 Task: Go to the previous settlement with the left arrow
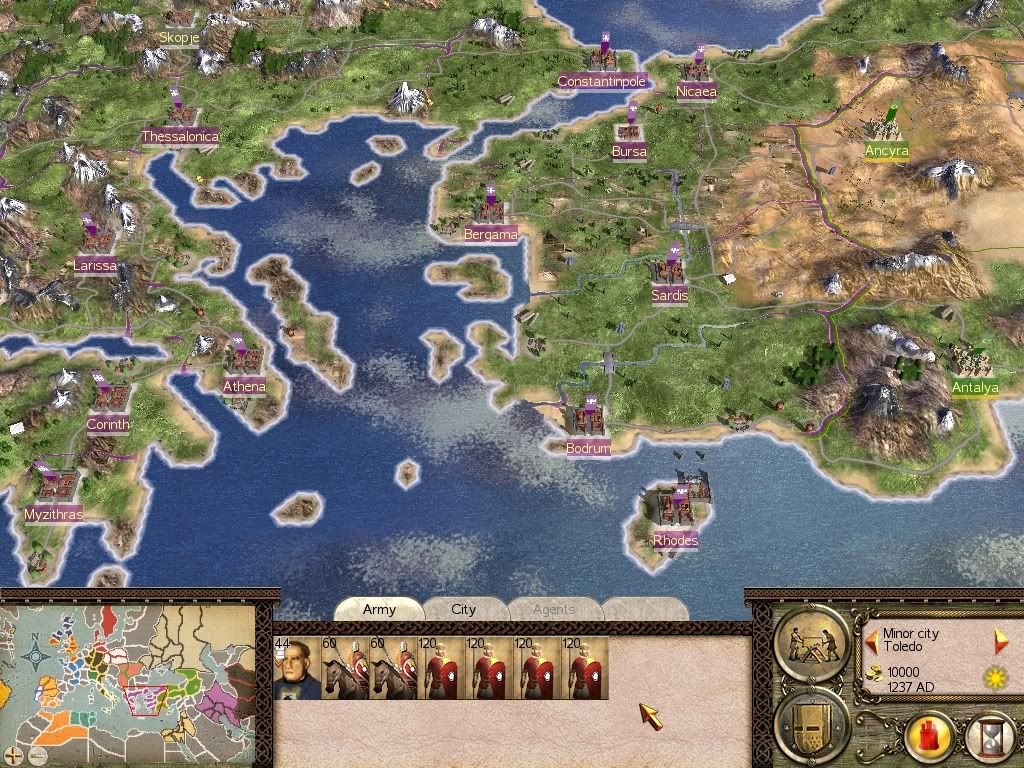pos(871,638)
